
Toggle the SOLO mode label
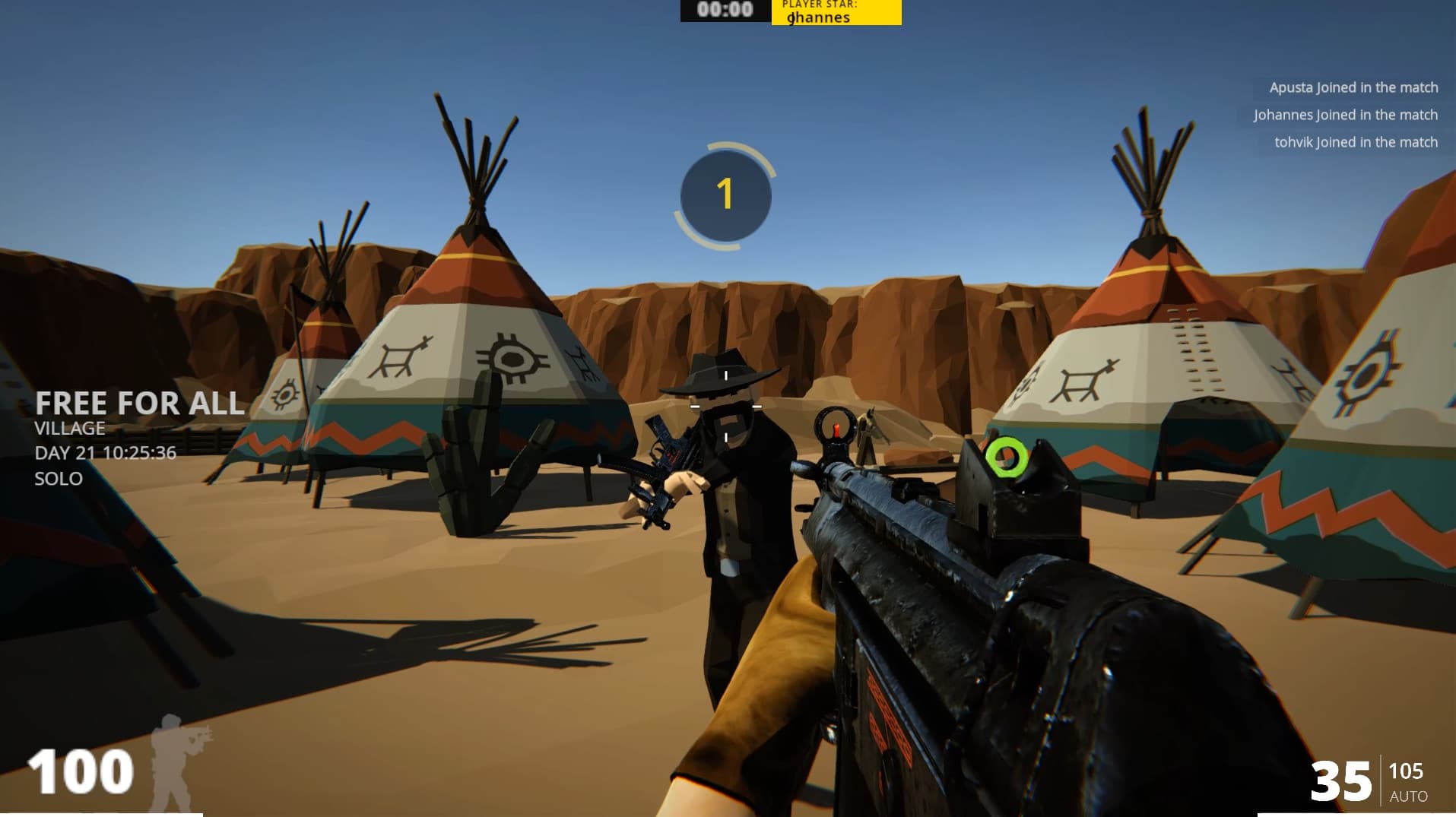pyautogui.click(x=58, y=479)
